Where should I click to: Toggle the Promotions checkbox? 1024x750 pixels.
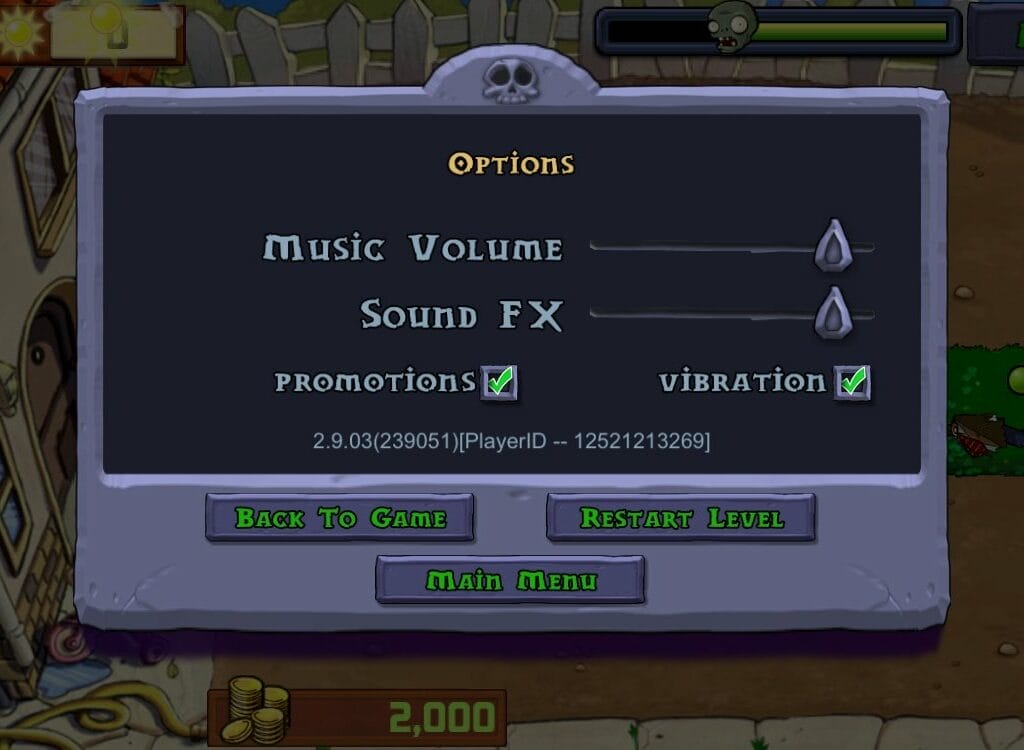[499, 382]
